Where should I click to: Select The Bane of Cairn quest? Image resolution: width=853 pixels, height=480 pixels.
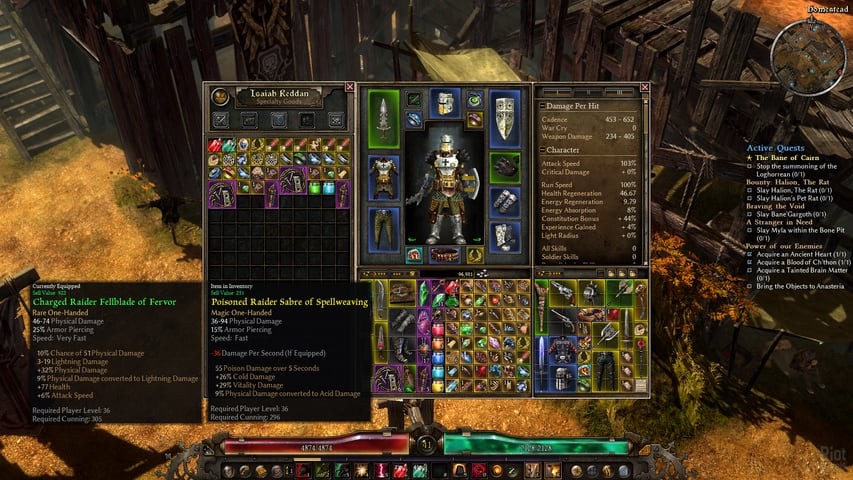tap(789, 157)
